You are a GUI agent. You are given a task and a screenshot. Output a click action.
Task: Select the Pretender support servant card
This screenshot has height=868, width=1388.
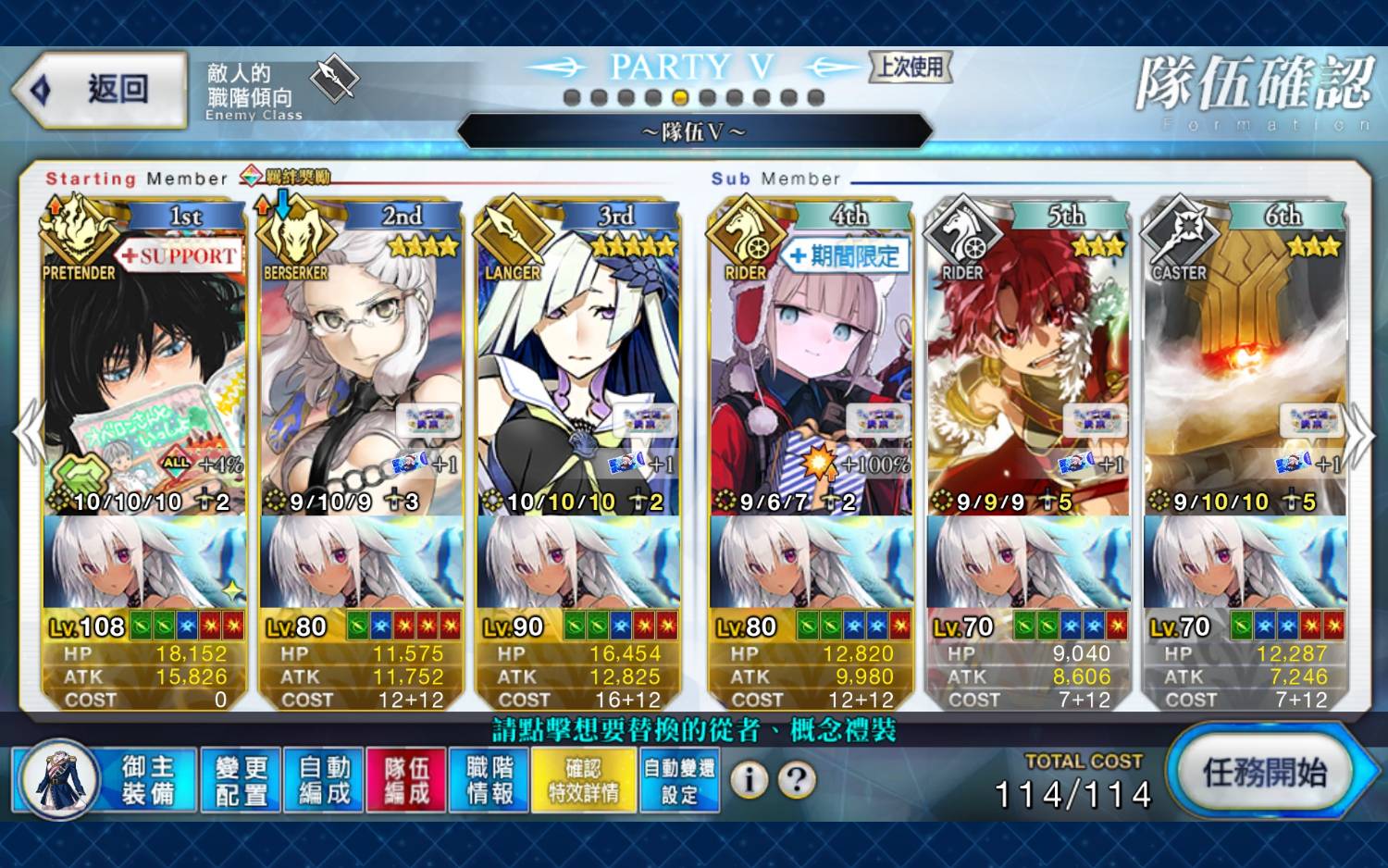[143, 370]
